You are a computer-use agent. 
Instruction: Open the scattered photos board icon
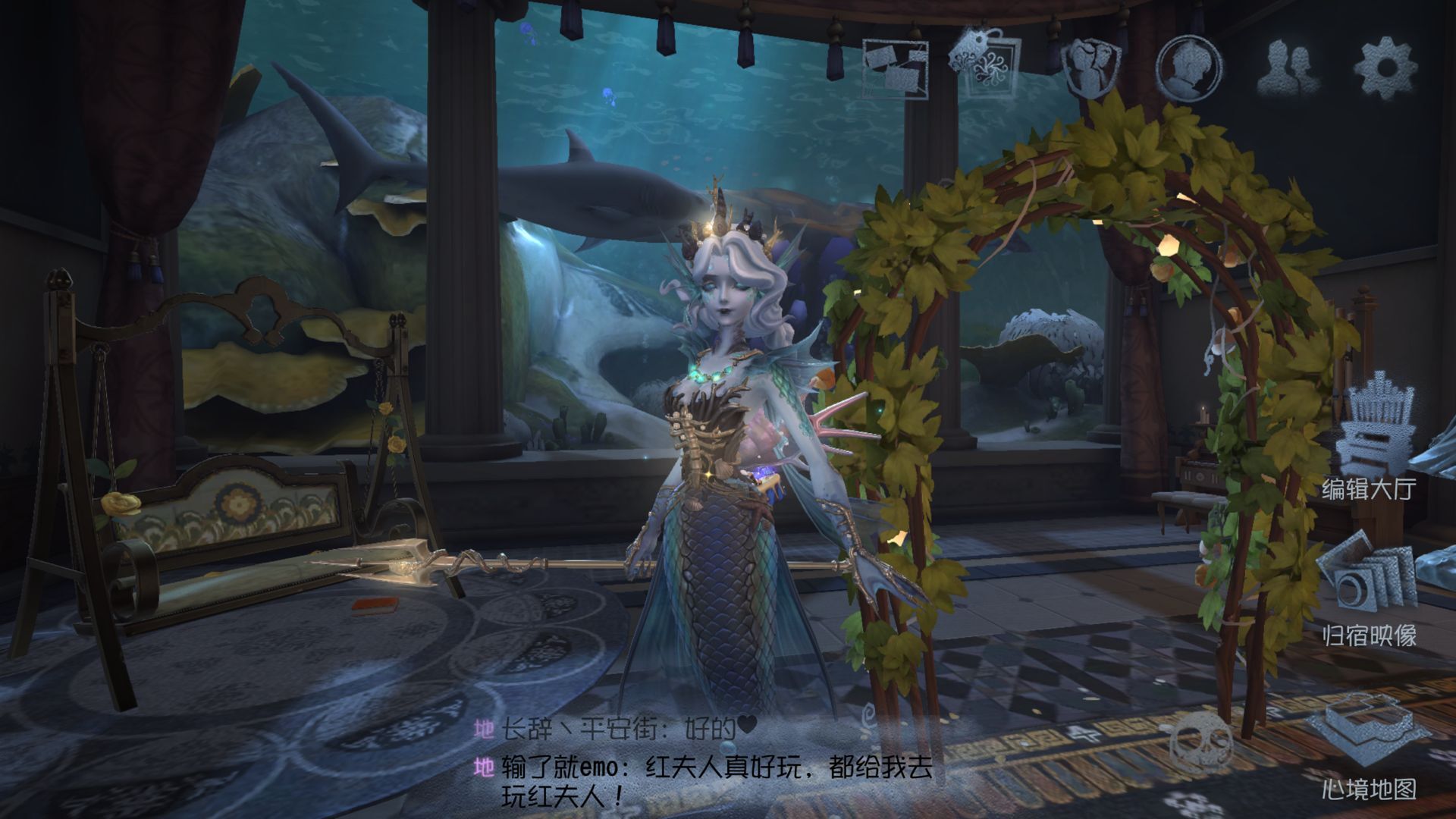click(x=896, y=67)
